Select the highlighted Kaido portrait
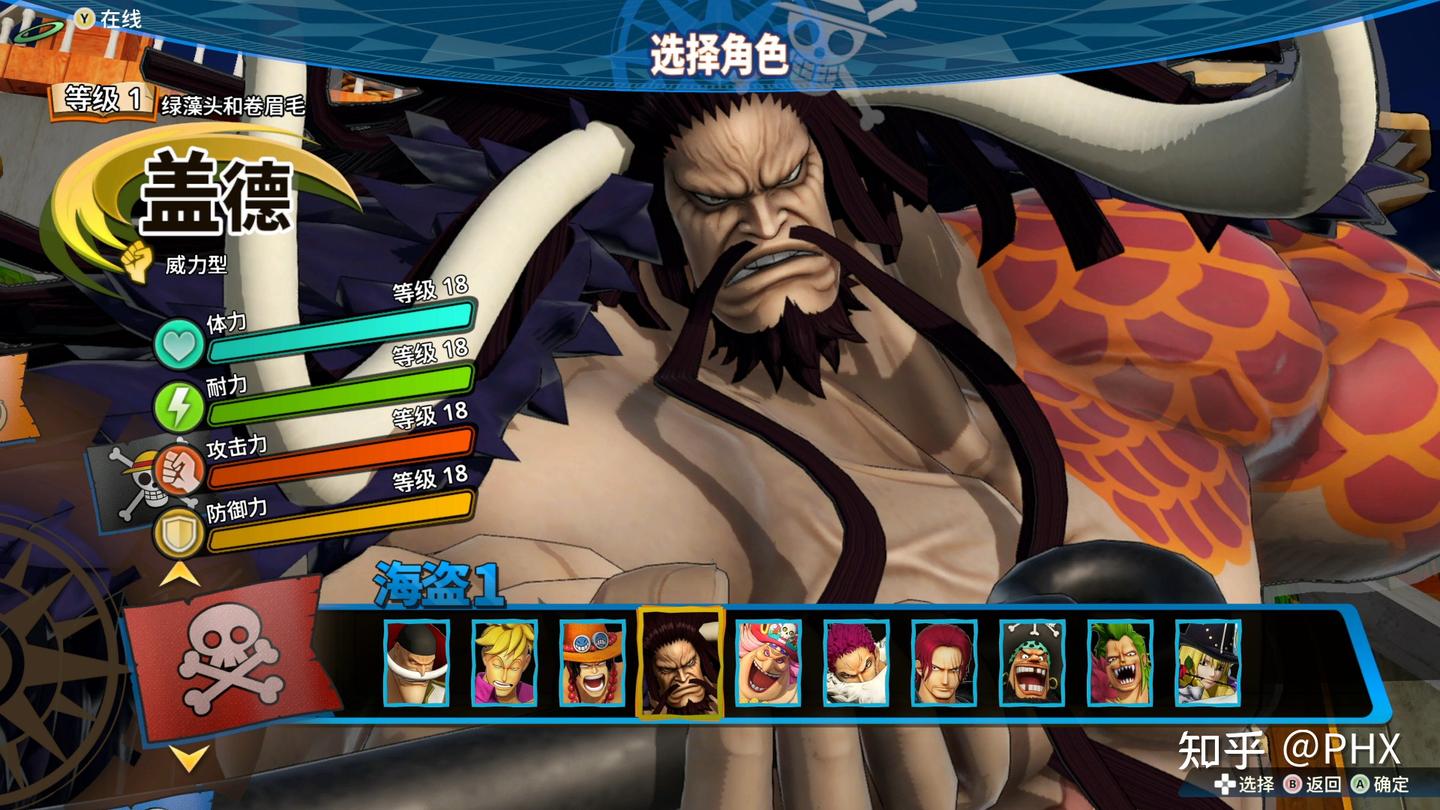Screen dimensions: 1440x810 pos(680,663)
